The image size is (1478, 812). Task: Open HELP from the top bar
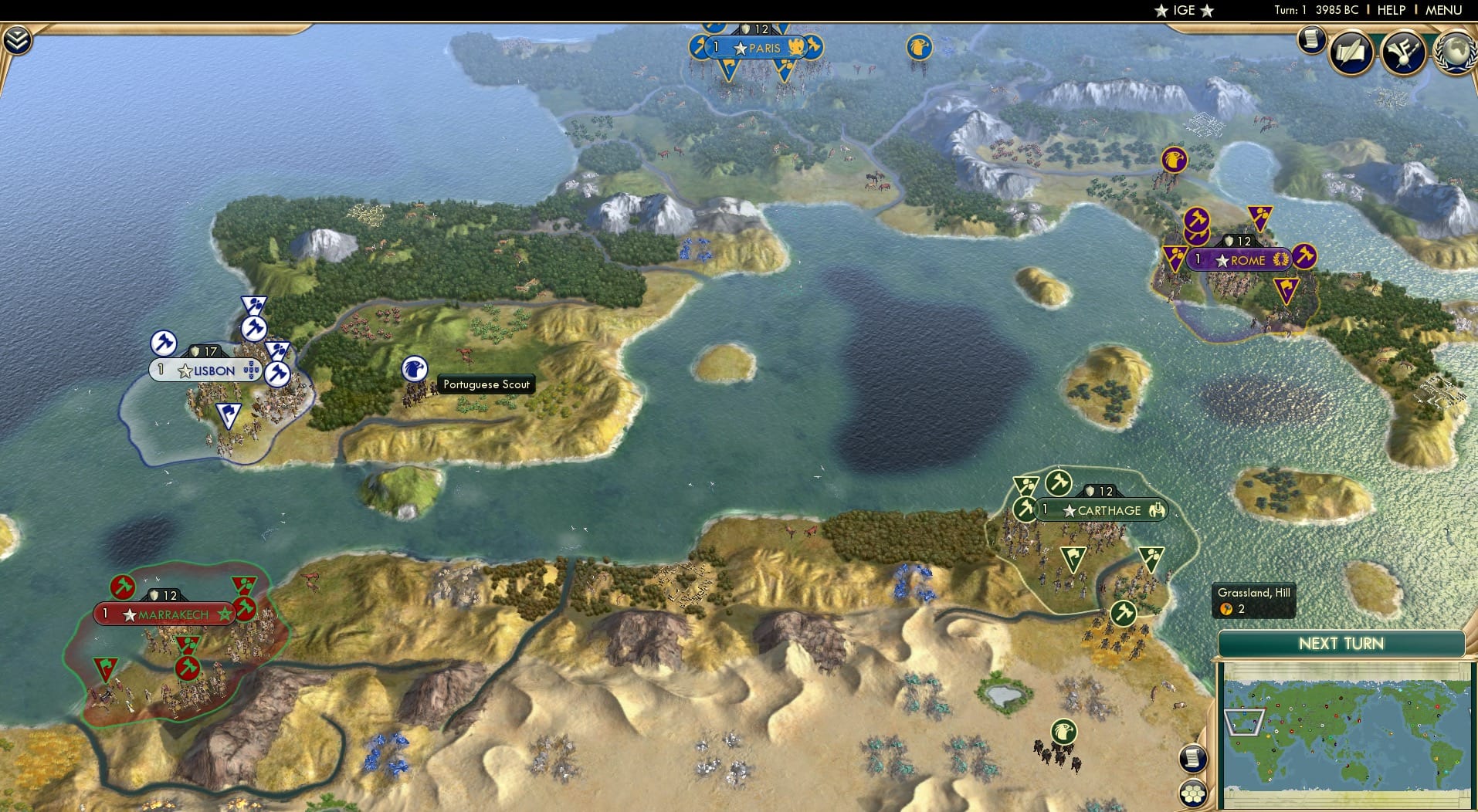tap(1392, 10)
